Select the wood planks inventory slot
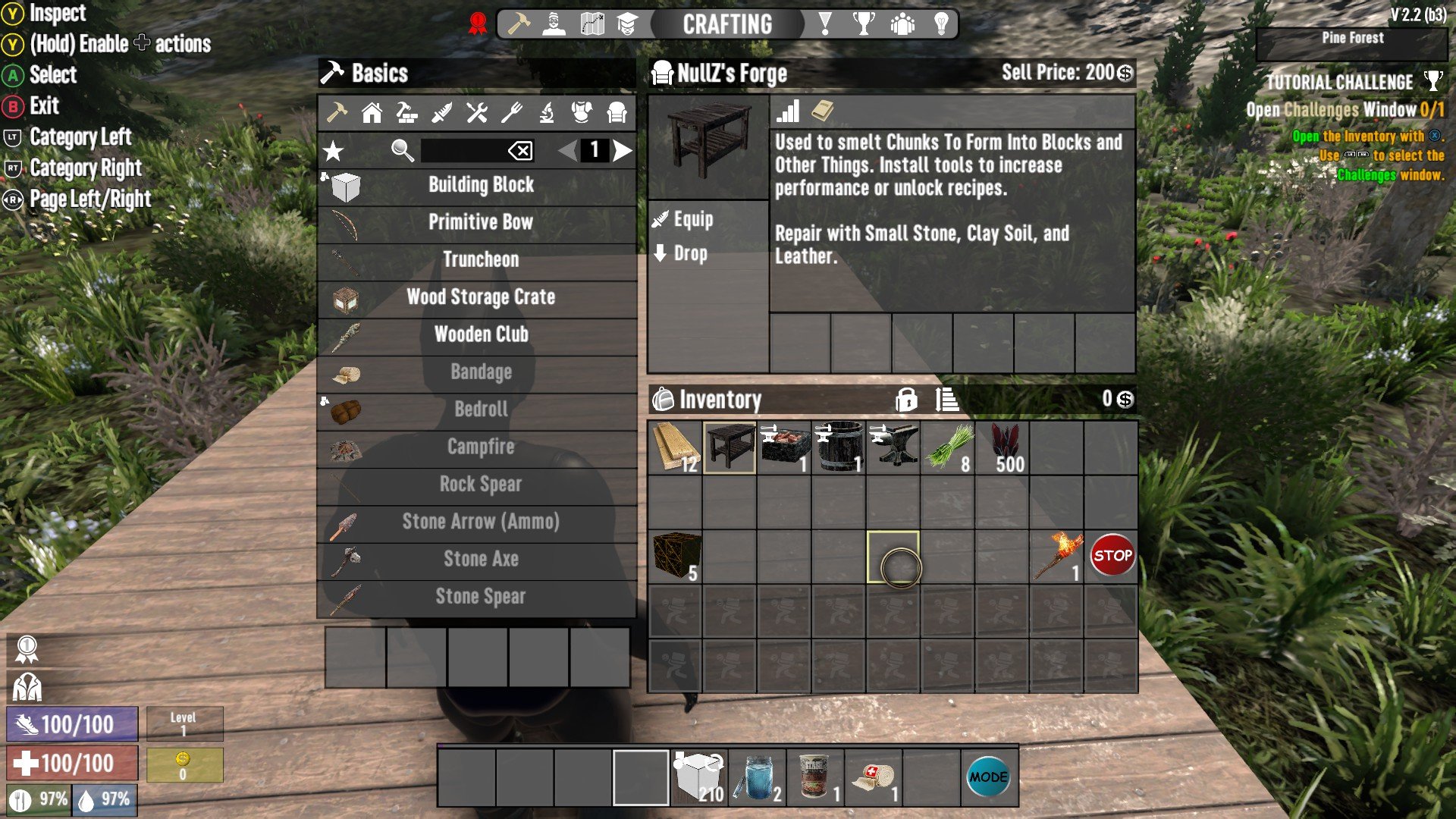The width and height of the screenshot is (1456, 819). 675,448
